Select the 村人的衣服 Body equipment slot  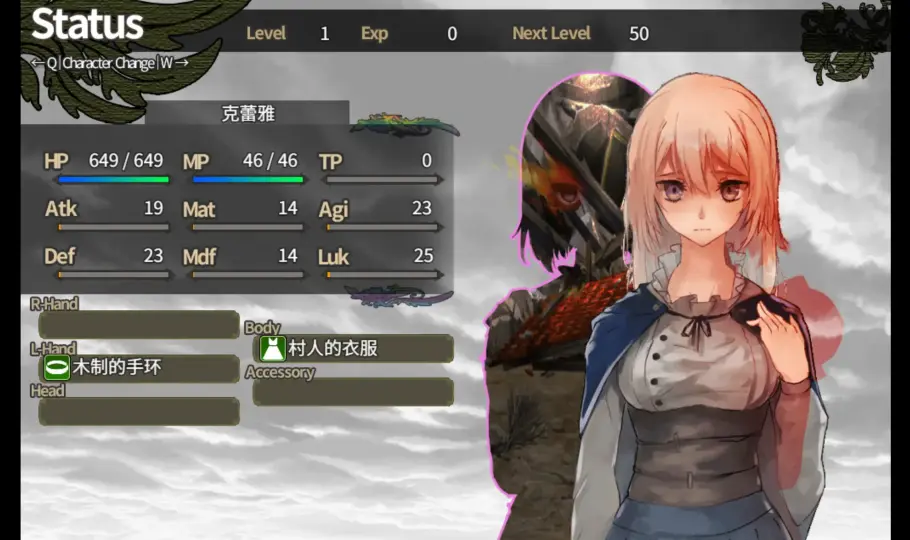coord(353,349)
